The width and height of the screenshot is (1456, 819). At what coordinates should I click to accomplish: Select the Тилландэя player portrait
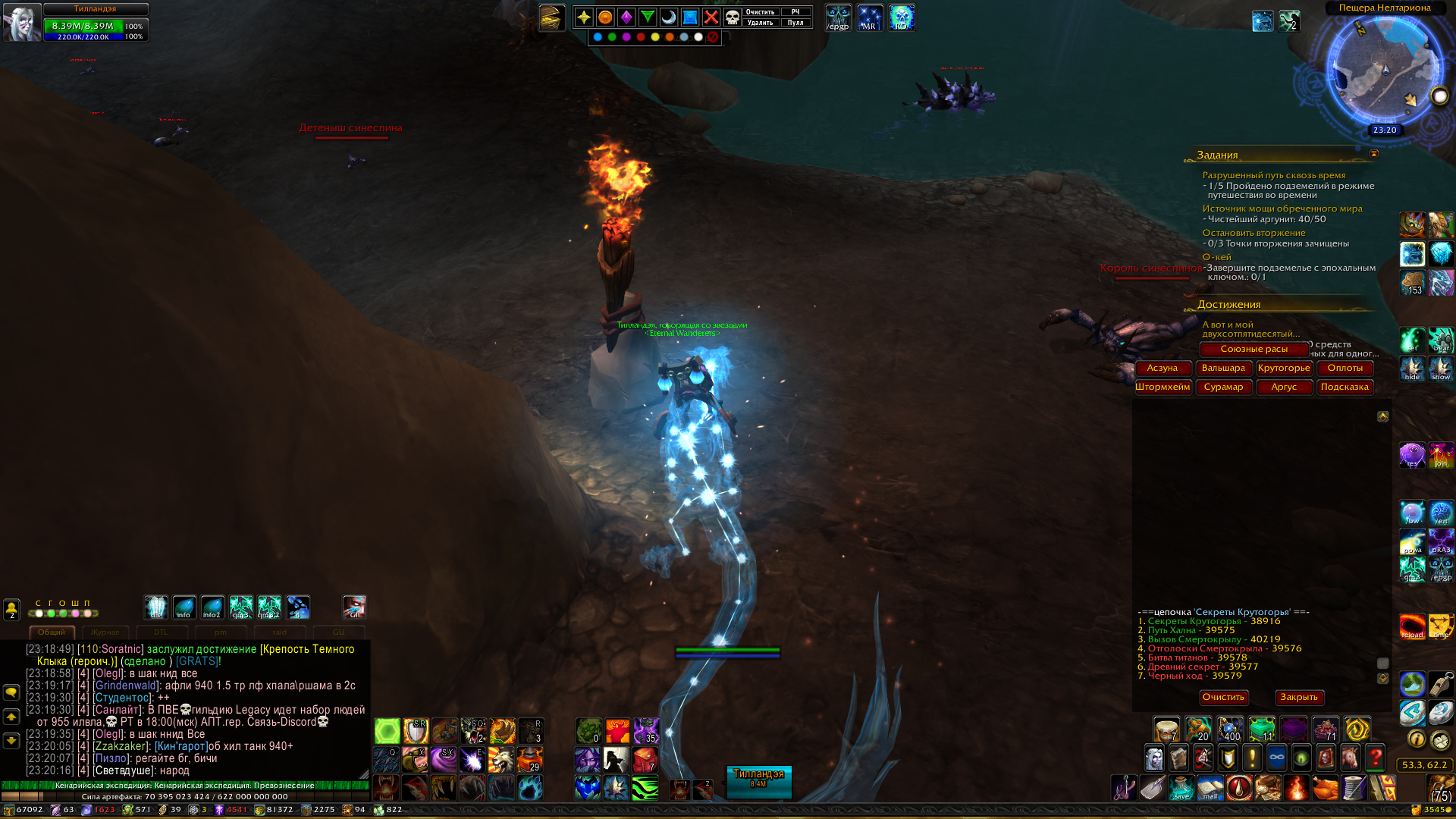click(x=21, y=23)
